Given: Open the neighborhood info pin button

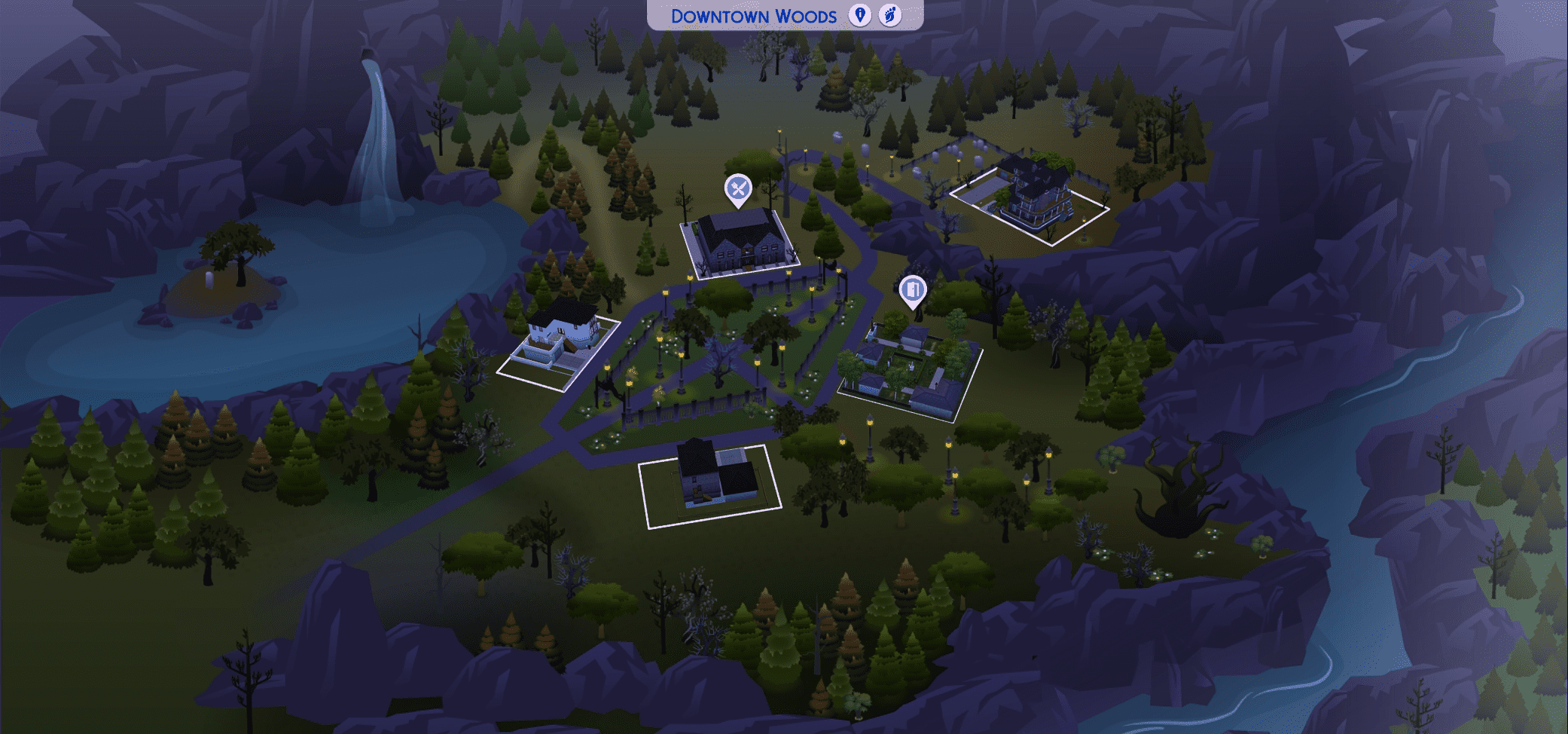Looking at the screenshot, I should point(859,15).
